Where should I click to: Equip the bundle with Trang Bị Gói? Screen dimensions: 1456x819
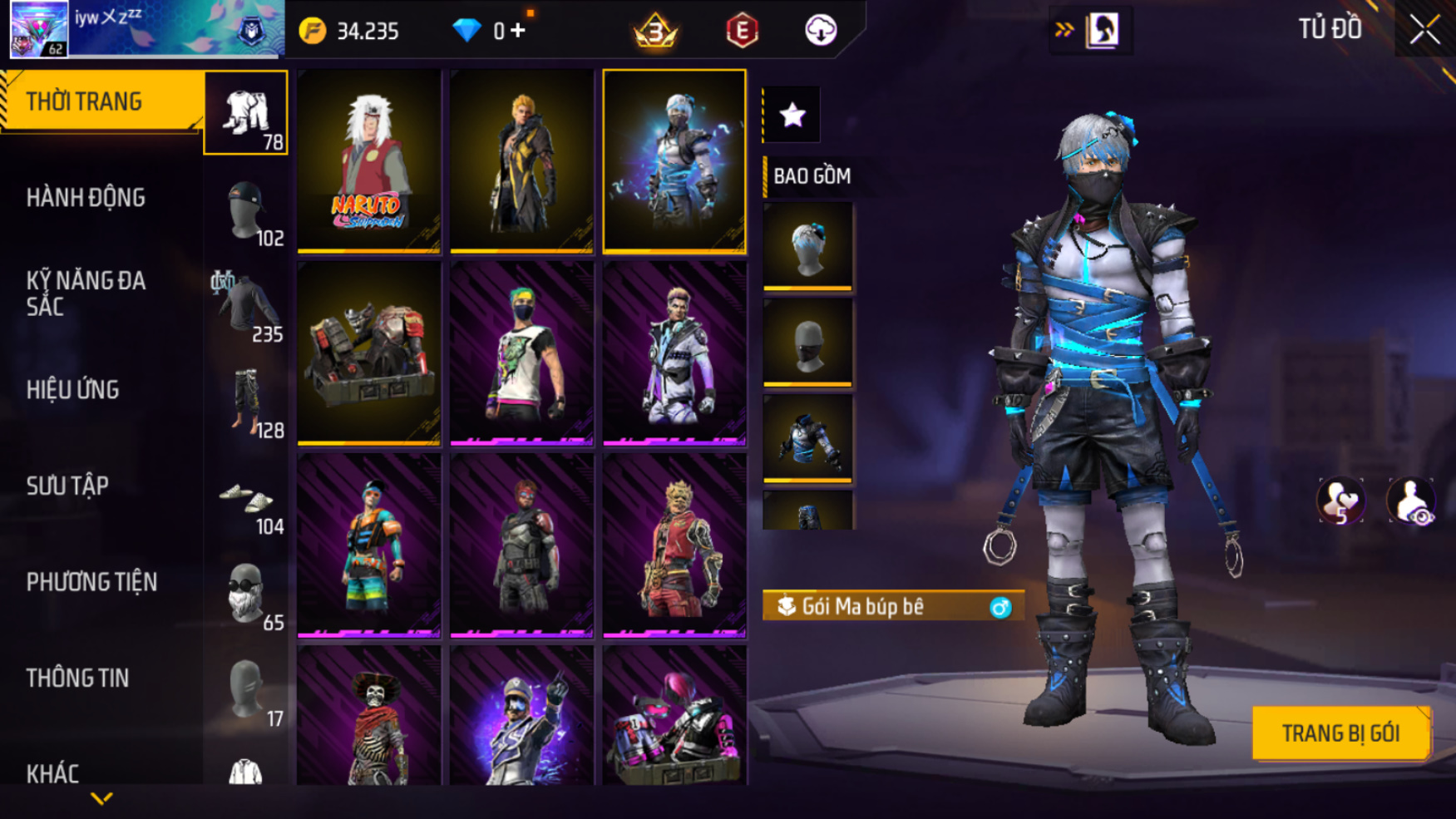point(1340,733)
